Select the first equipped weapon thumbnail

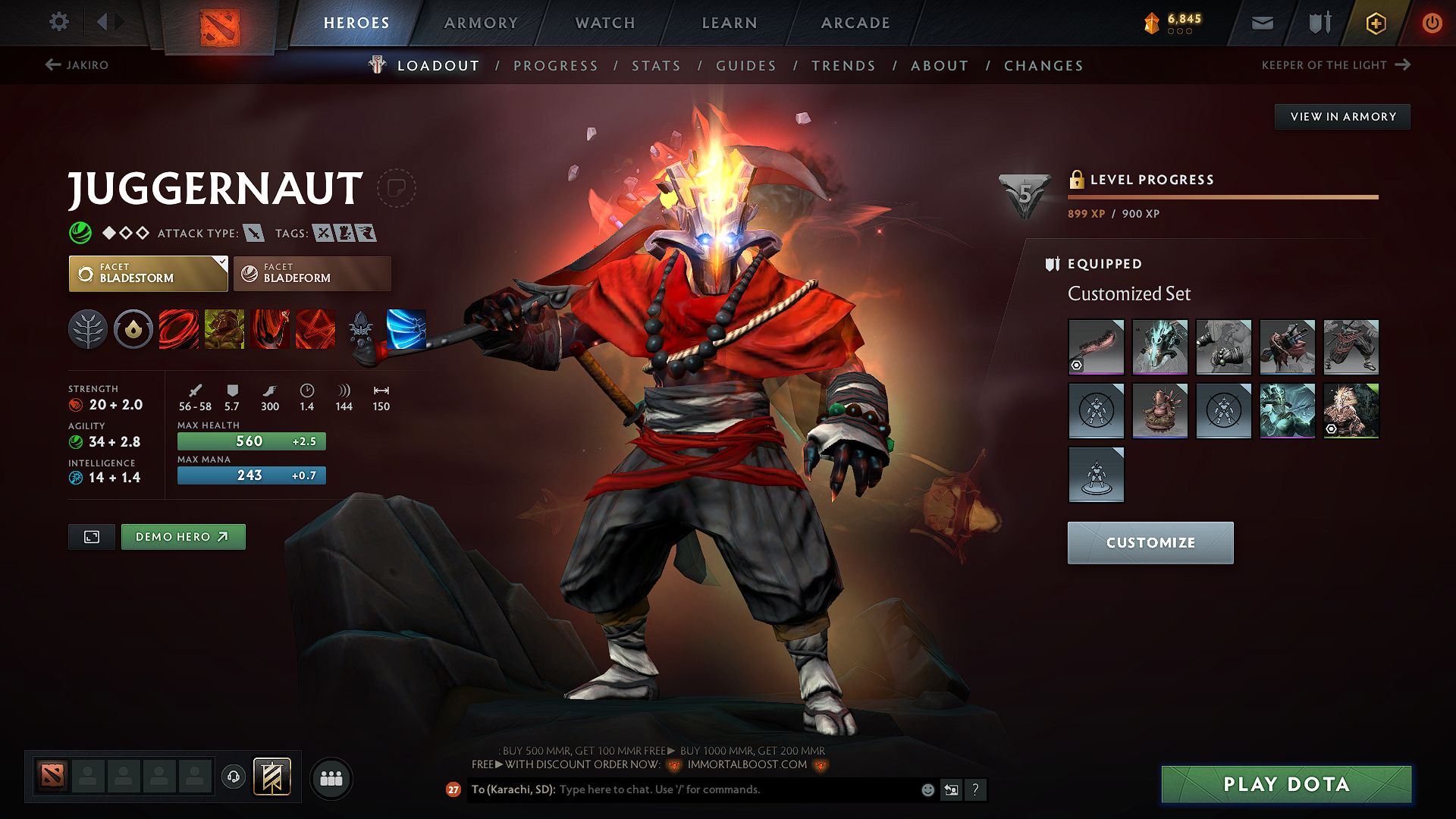point(1097,347)
